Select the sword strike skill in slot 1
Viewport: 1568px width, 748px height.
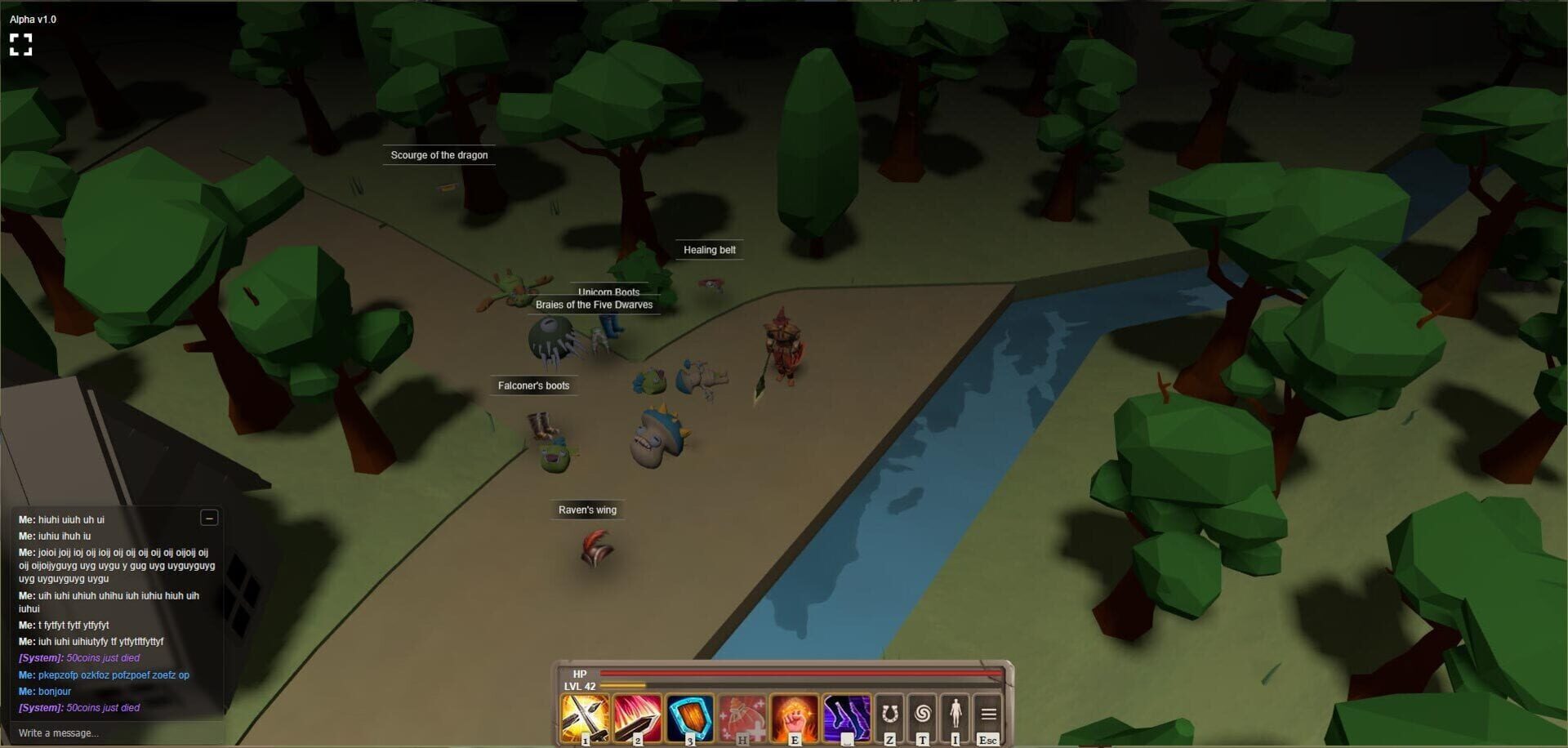click(585, 717)
